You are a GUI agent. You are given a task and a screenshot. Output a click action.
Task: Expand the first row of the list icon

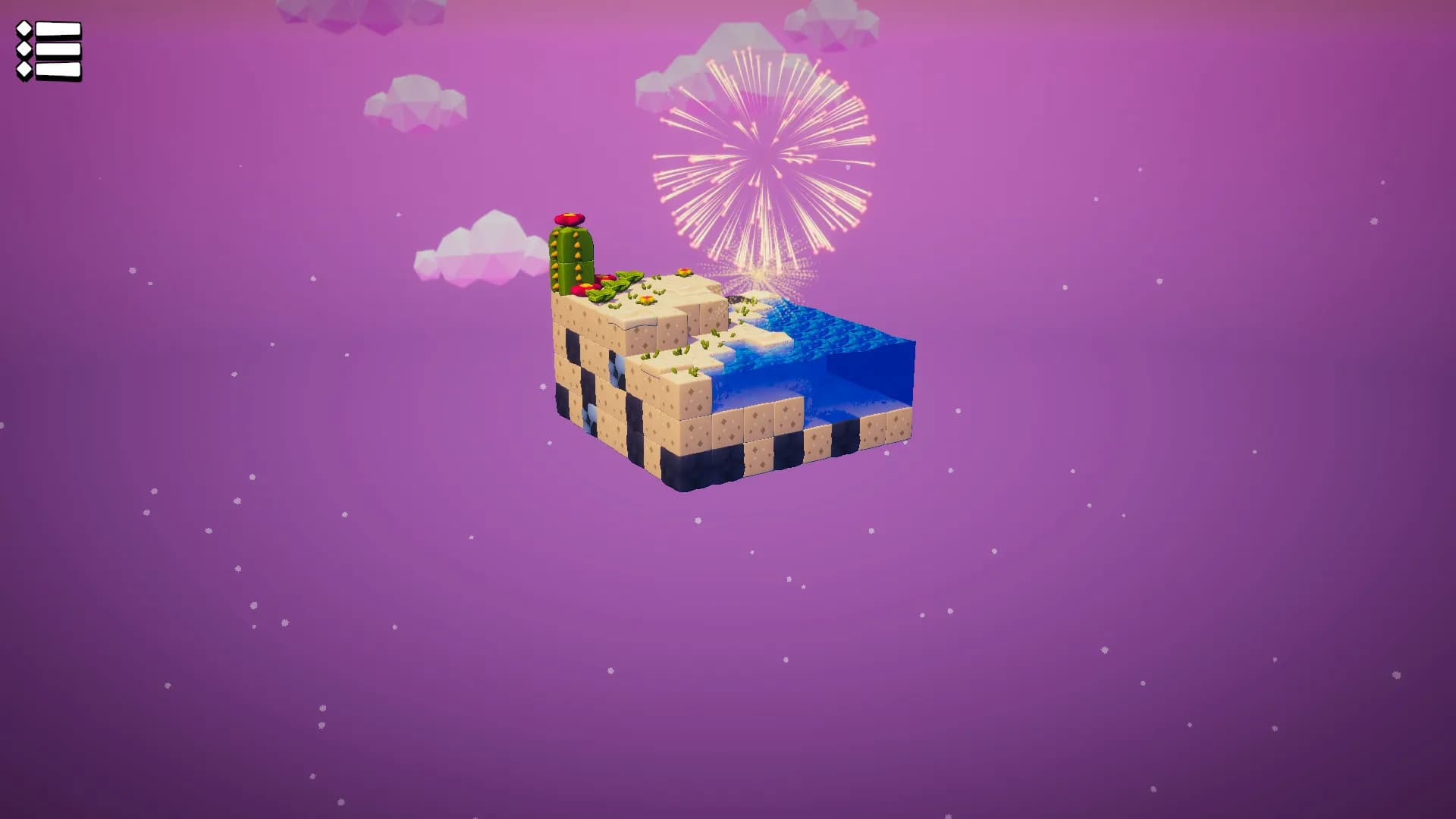(58, 29)
